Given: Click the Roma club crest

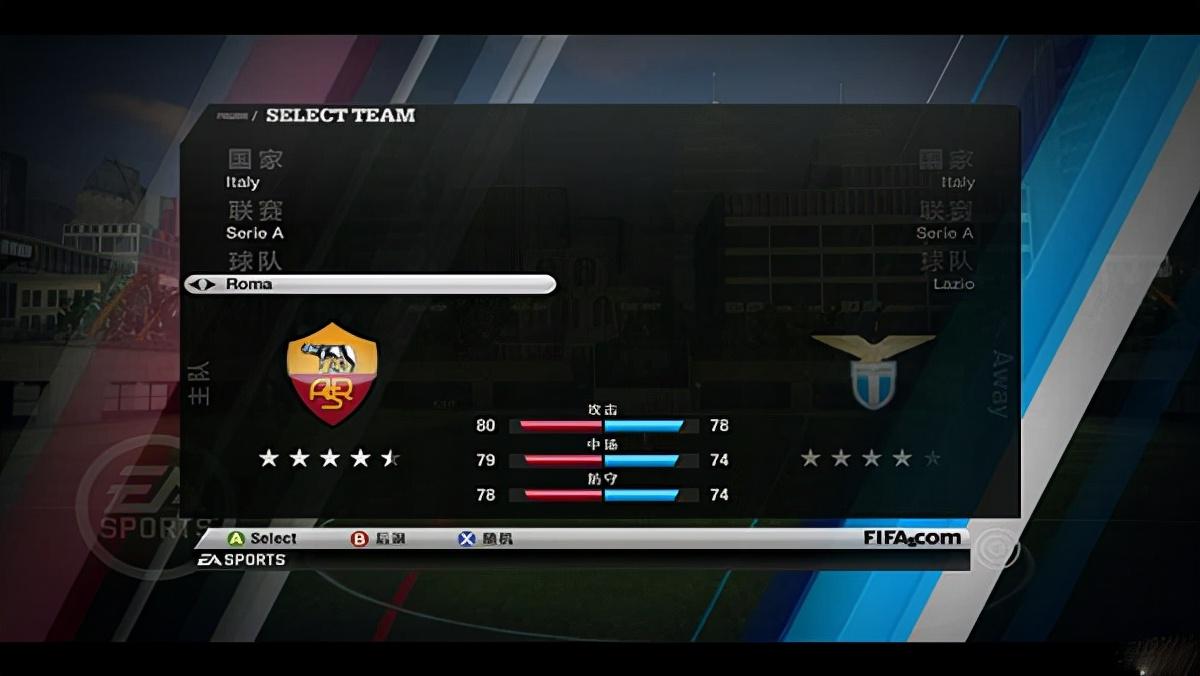Looking at the screenshot, I should pos(332,373).
